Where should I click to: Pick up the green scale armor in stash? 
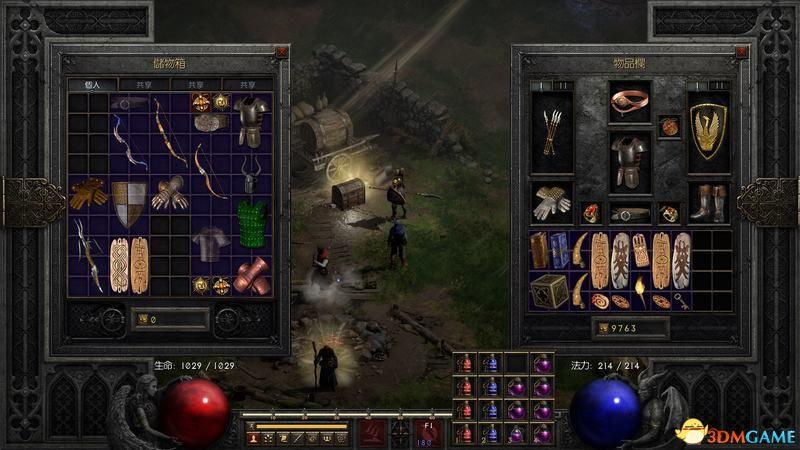pyautogui.click(x=254, y=219)
